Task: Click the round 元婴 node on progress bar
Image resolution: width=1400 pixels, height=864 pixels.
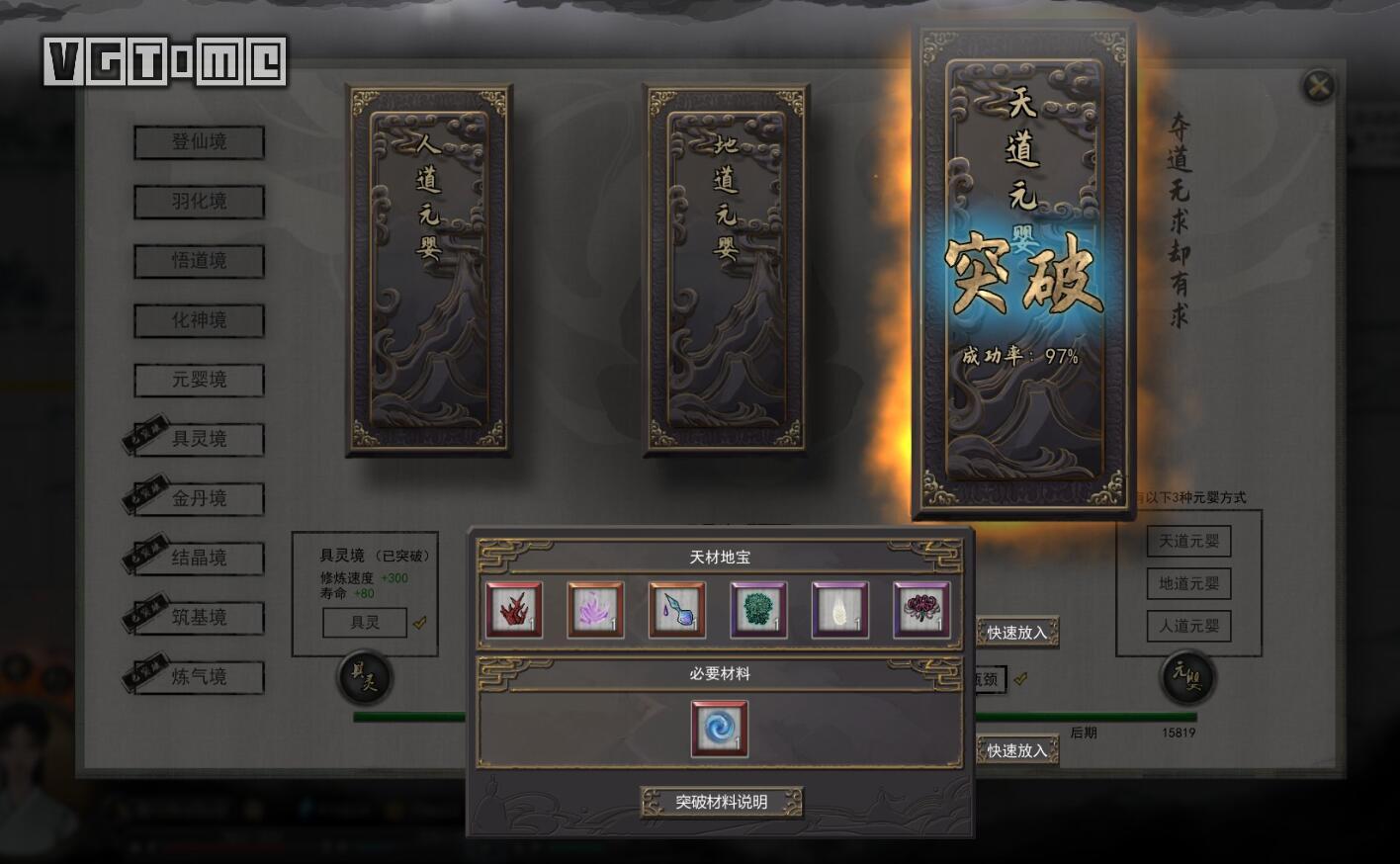Action: 1185,677
